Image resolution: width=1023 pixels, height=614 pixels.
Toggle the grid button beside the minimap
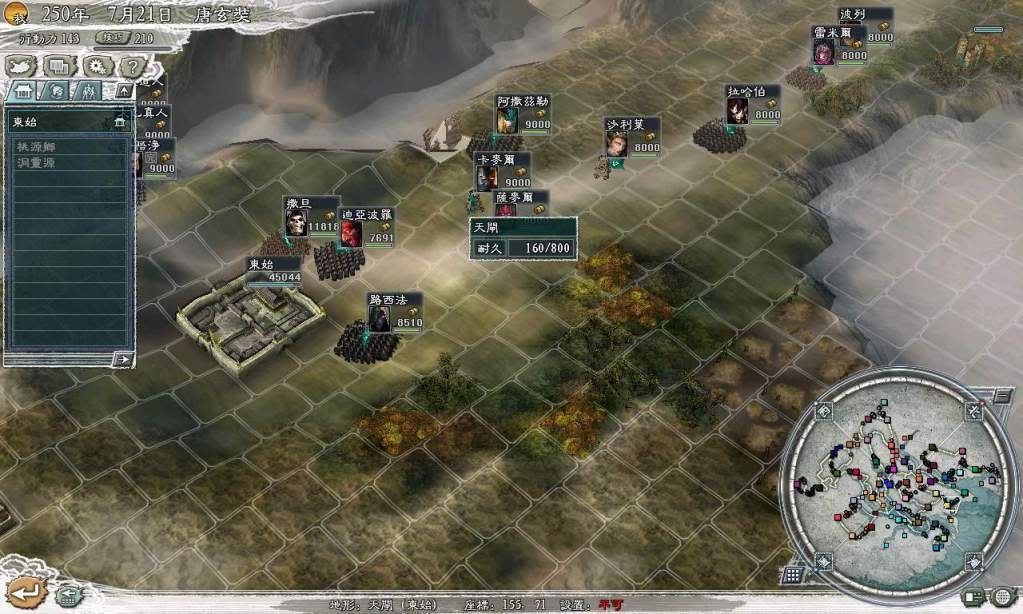(792, 575)
